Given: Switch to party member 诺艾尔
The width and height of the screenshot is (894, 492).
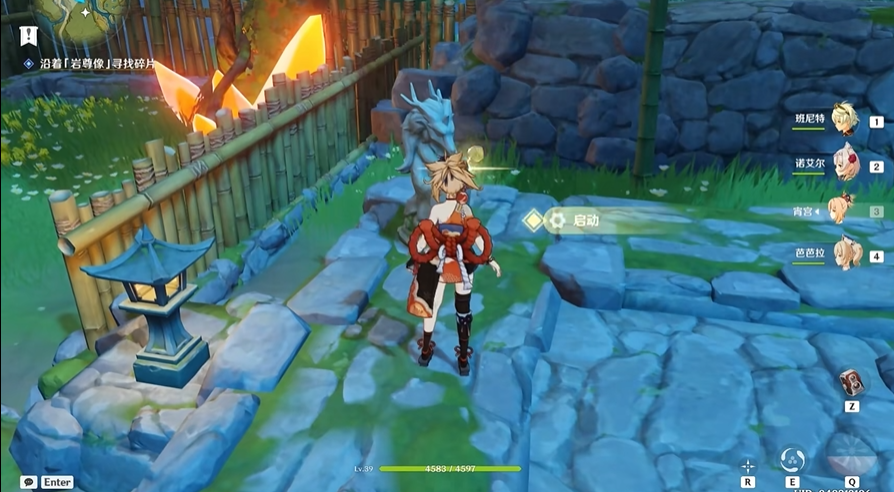Looking at the screenshot, I should coord(846,165).
